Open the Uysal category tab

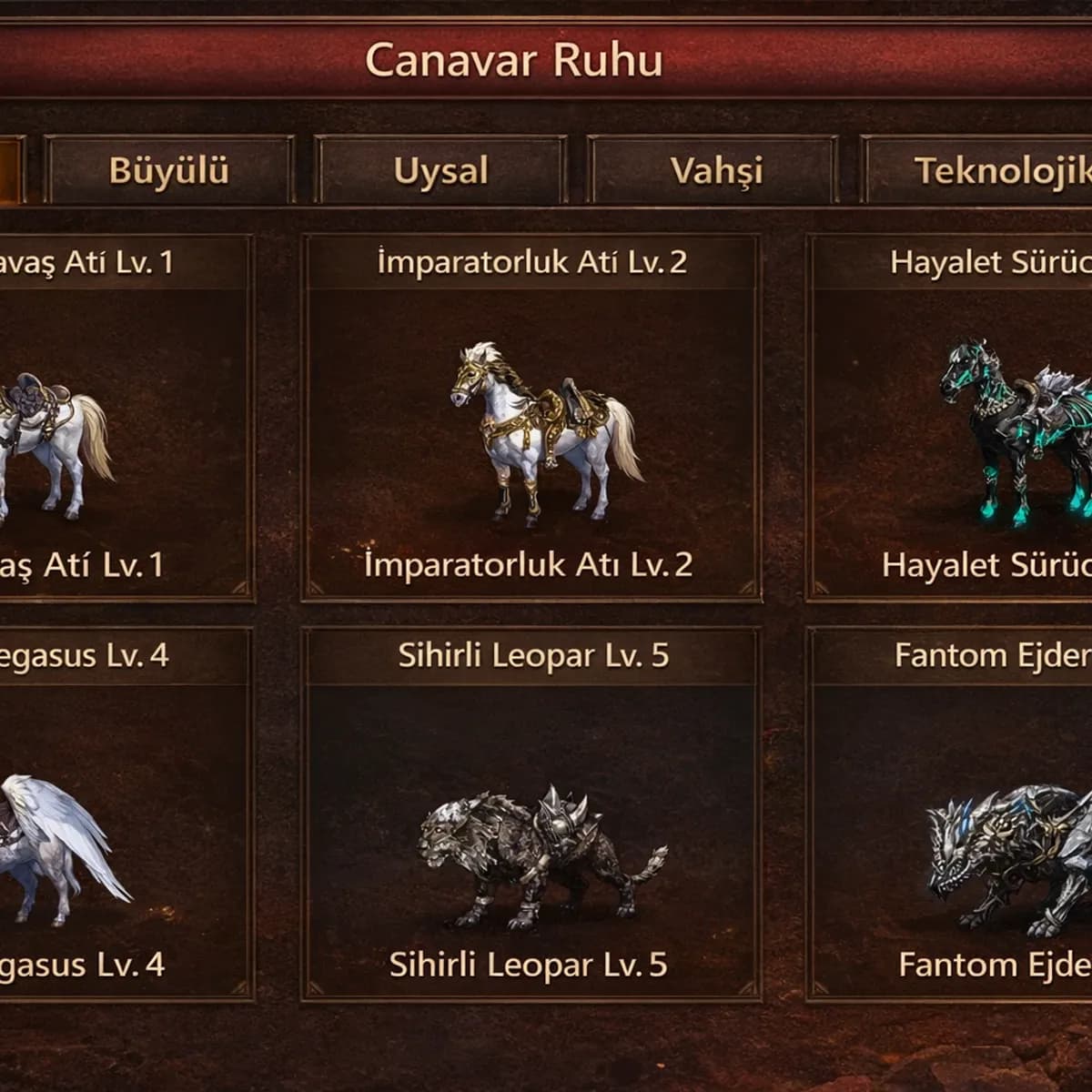point(440,170)
